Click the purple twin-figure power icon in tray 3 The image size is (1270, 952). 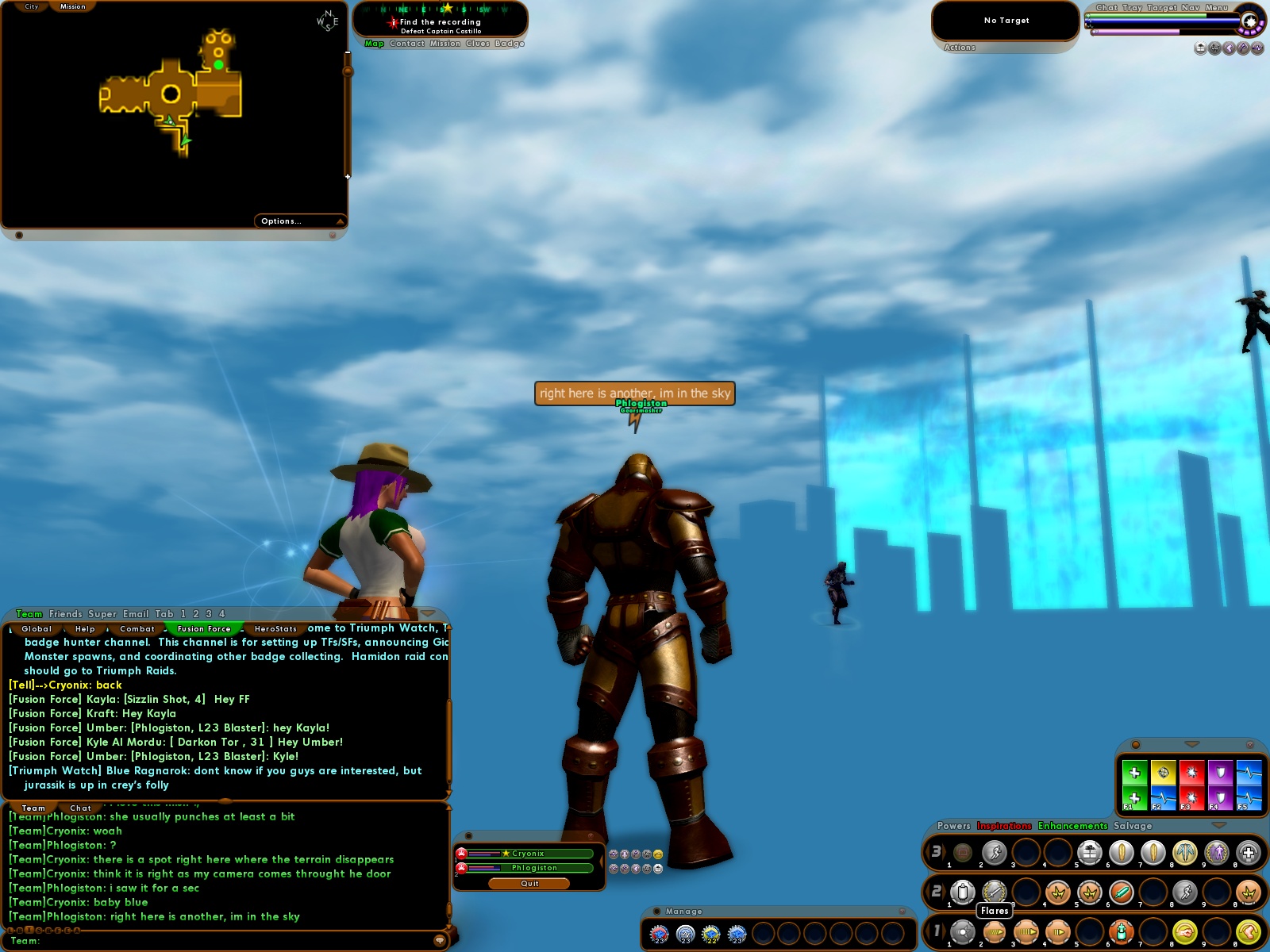(x=1217, y=853)
